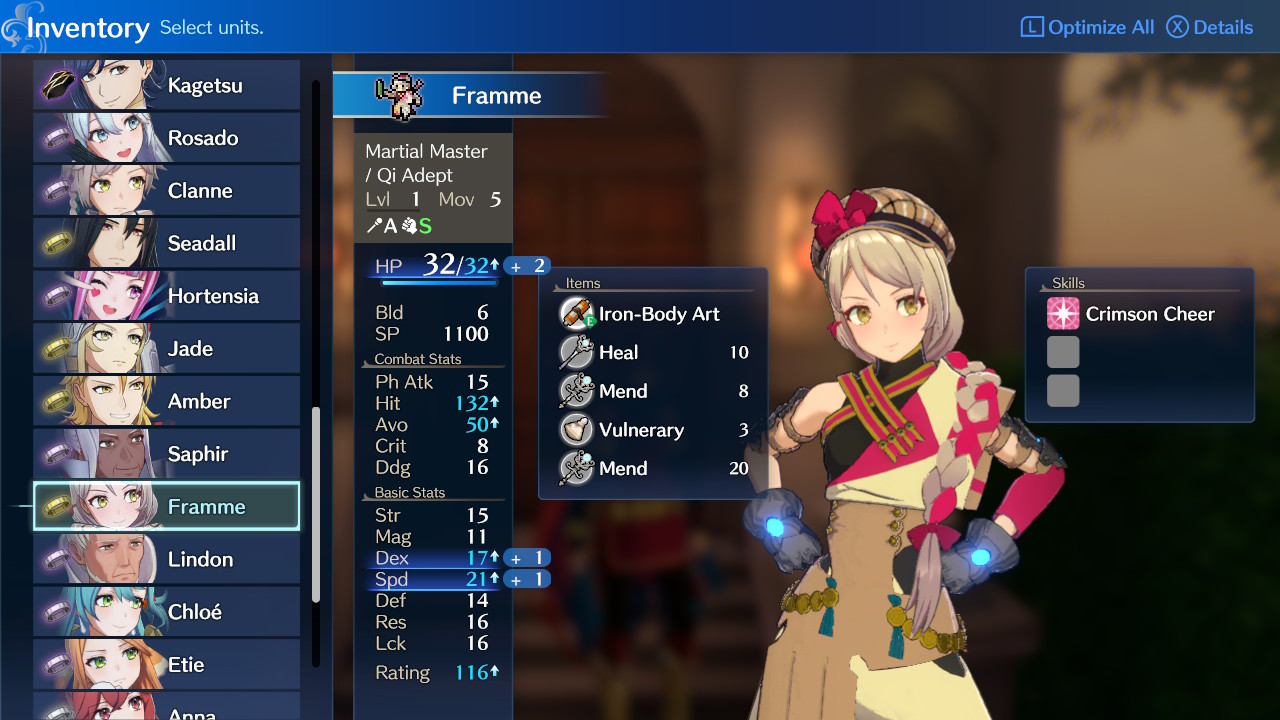The image size is (1280, 720).
Task: Select the Mend staff with 8 uses
Action: (x=654, y=391)
